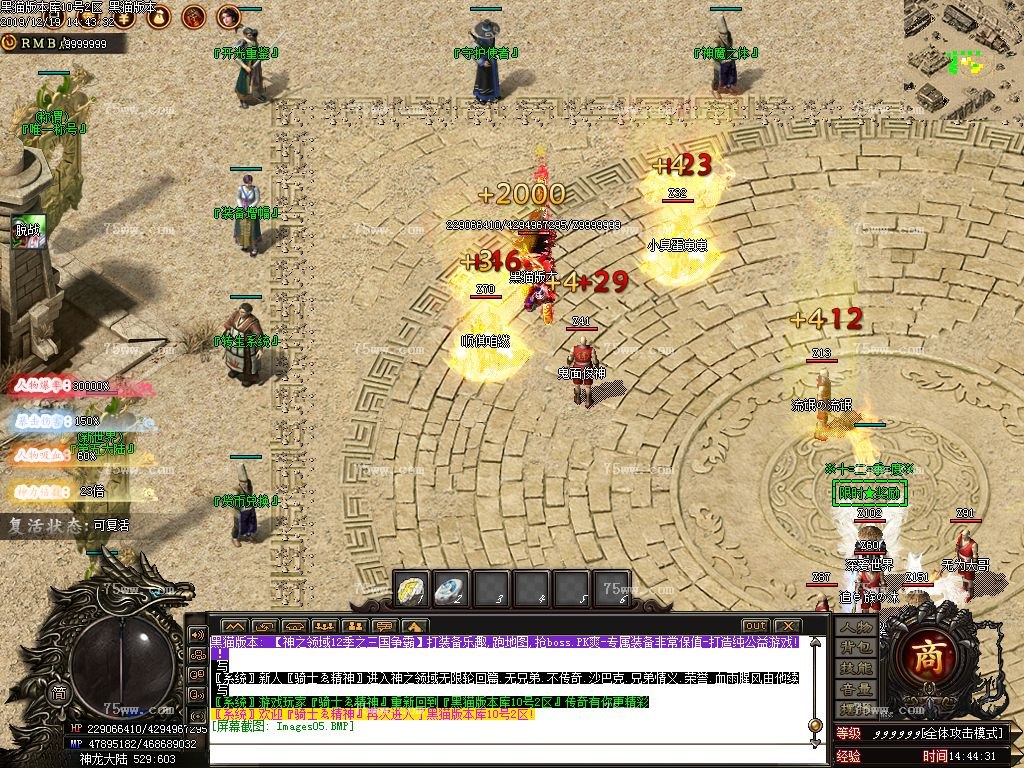The width and height of the screenshot is (1024, 768).
Task: Click the RMB recharge swirl icon
Action: (9, 43)
